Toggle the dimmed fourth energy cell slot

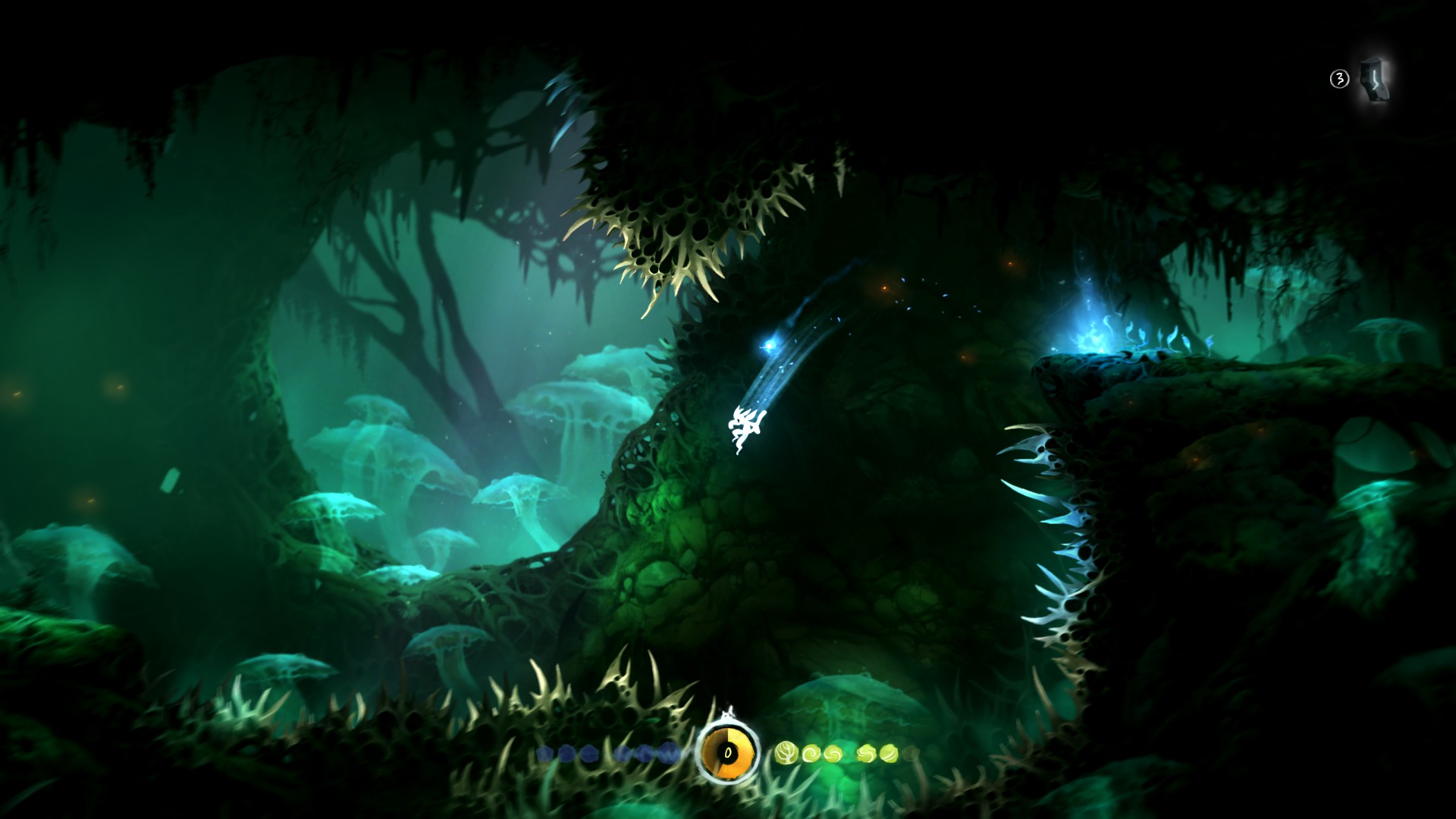coord(622,753)
